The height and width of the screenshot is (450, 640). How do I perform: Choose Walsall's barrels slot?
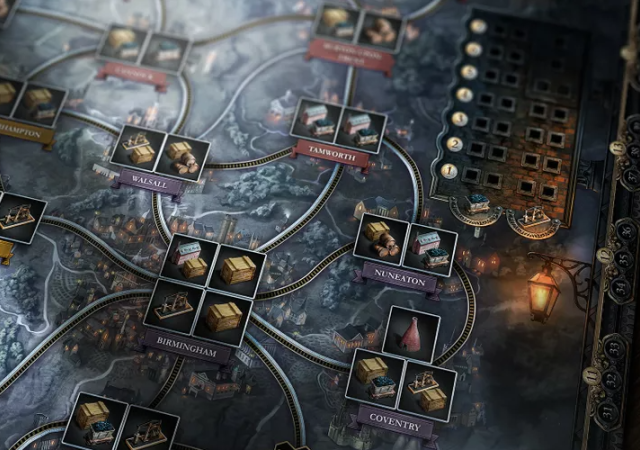coord(183,156)
